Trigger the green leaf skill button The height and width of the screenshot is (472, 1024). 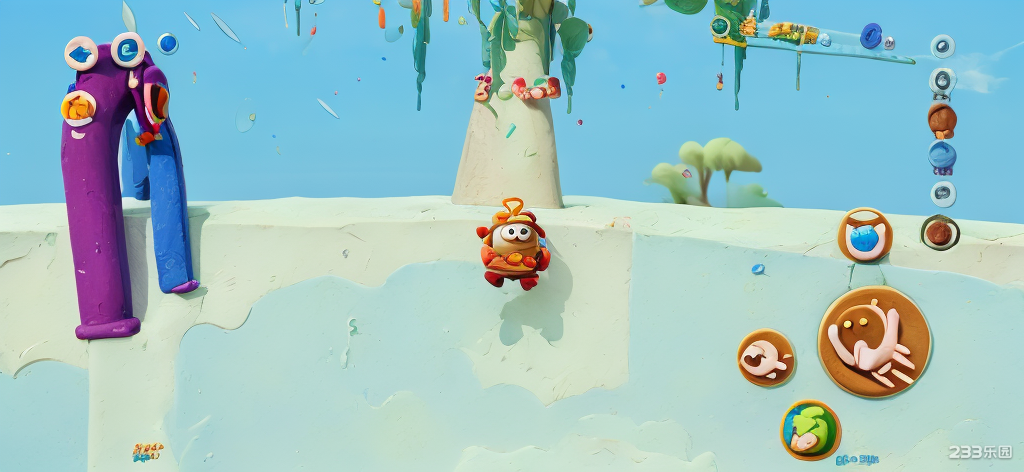(810, 429)
